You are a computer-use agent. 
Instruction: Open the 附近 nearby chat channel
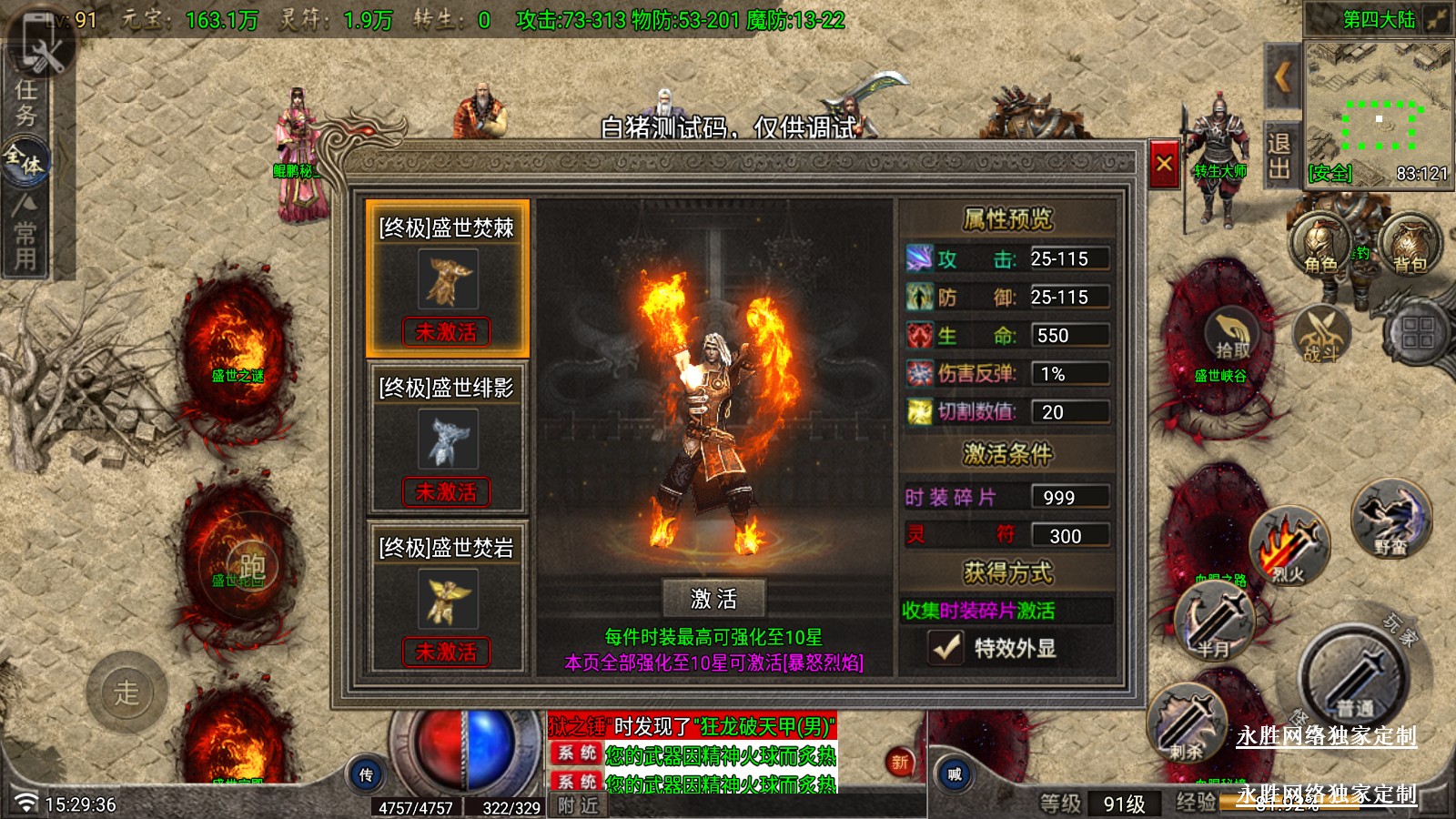tap(578, 805)
